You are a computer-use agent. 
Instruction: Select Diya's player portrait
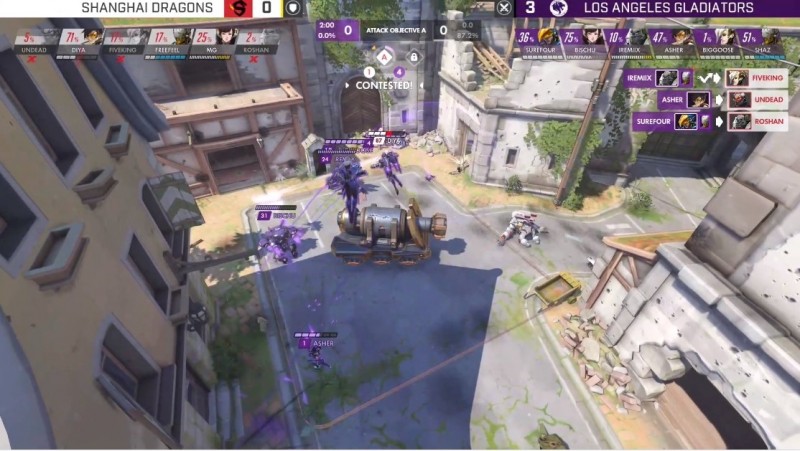click(x=87, y=39)
